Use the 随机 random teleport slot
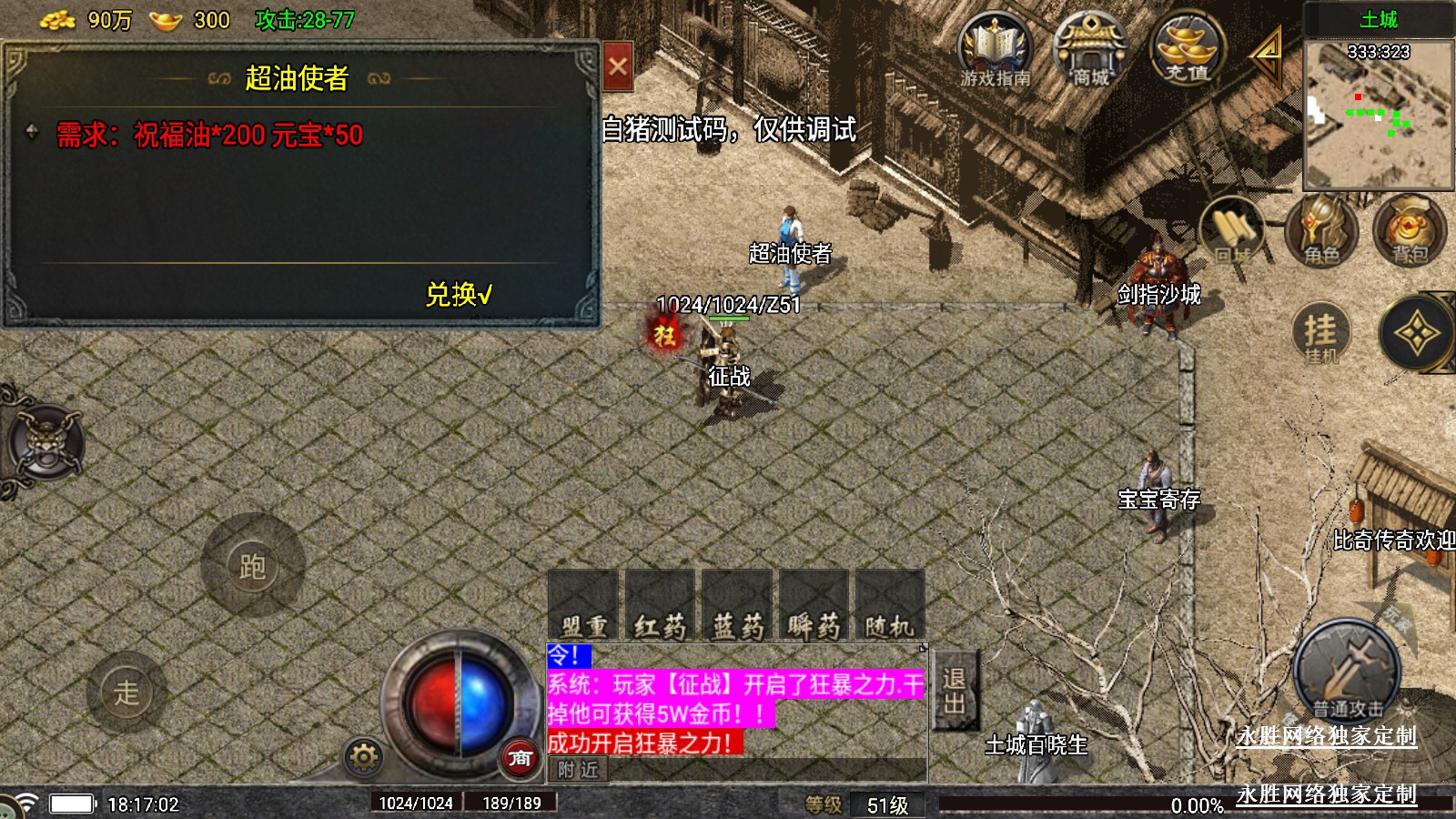 click(889, 605)
